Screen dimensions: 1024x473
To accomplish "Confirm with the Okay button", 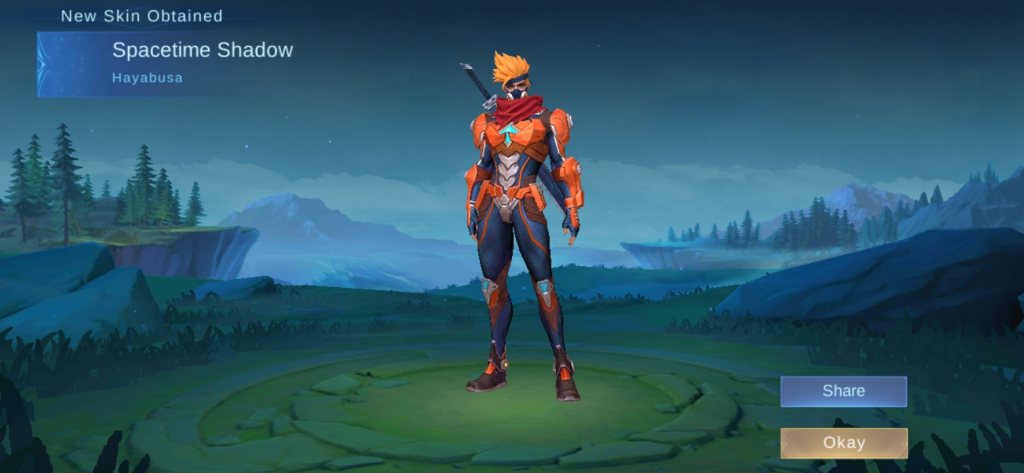I will [x=843, y=443].
